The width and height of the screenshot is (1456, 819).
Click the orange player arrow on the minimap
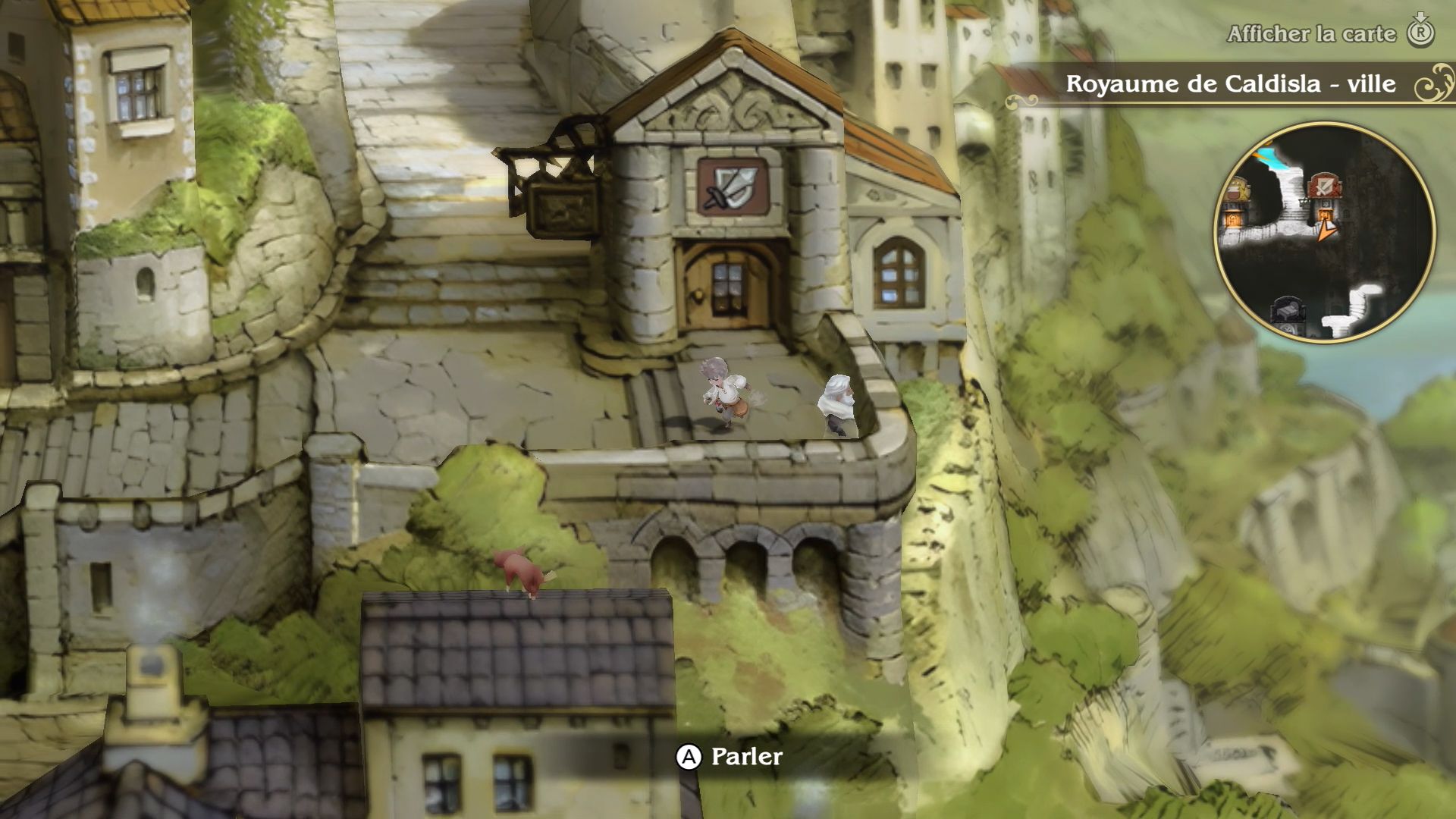point(1326,227)
